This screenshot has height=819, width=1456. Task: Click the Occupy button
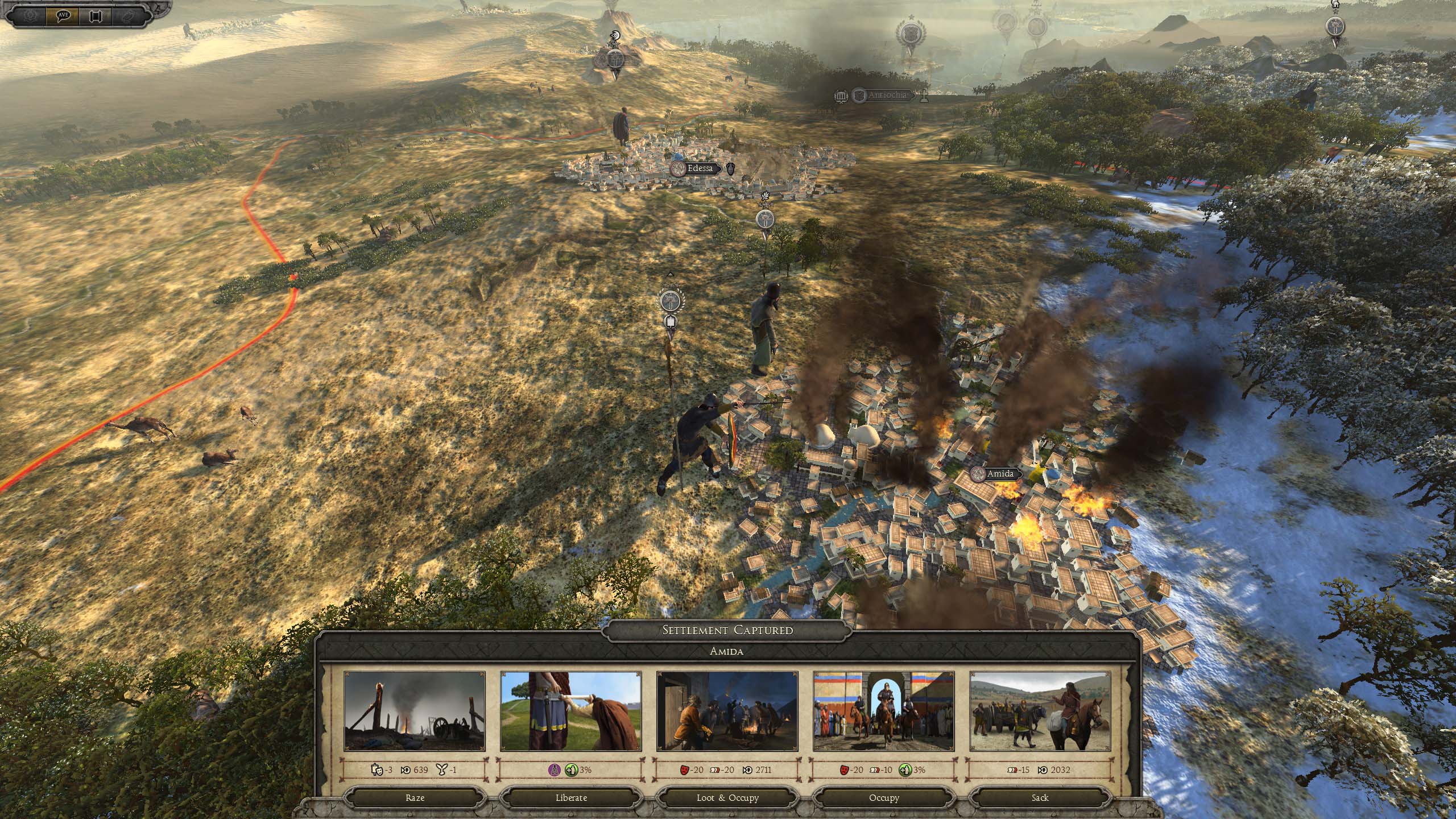pos(884,797)
